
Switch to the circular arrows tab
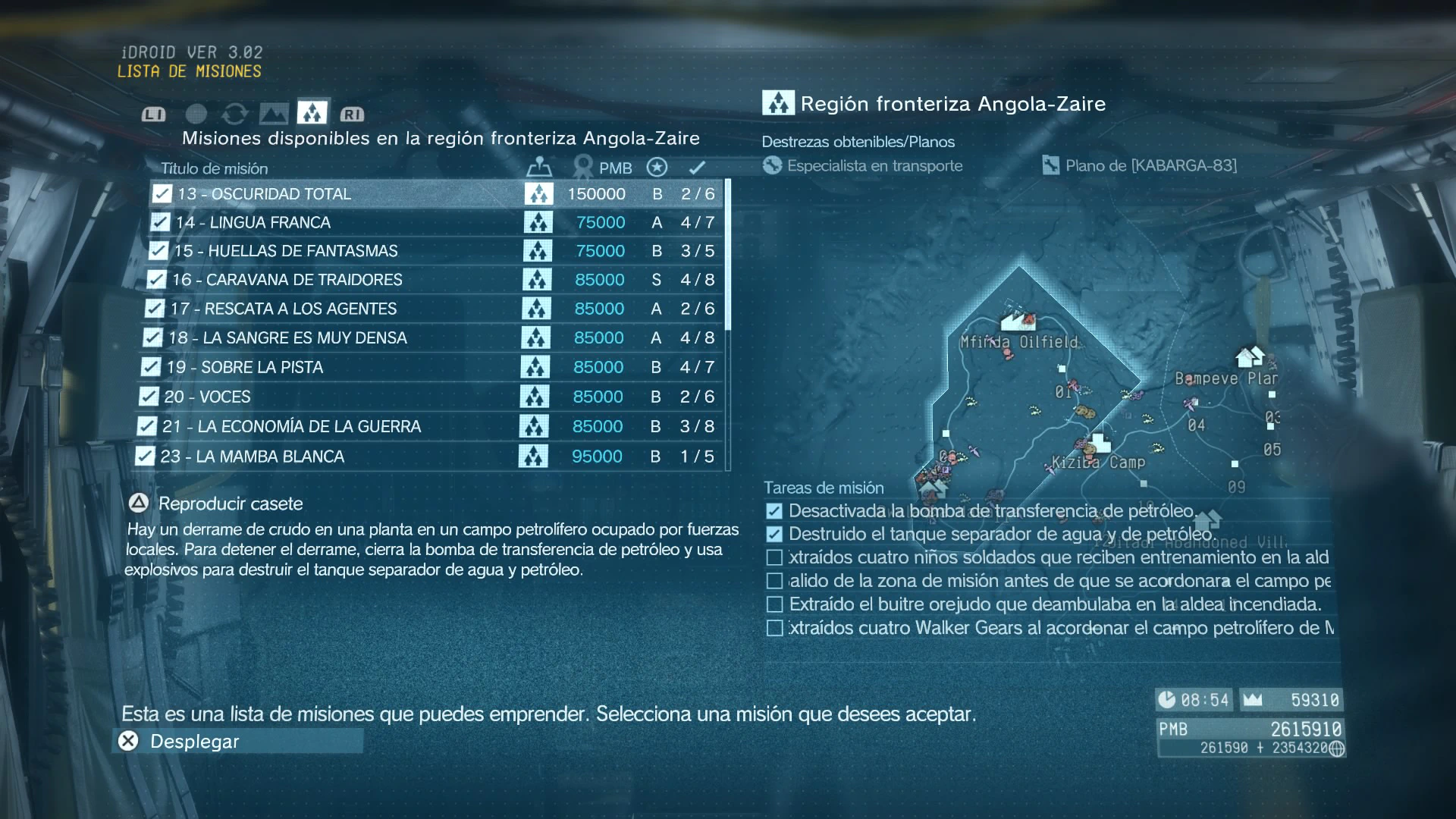coord(235,114)
